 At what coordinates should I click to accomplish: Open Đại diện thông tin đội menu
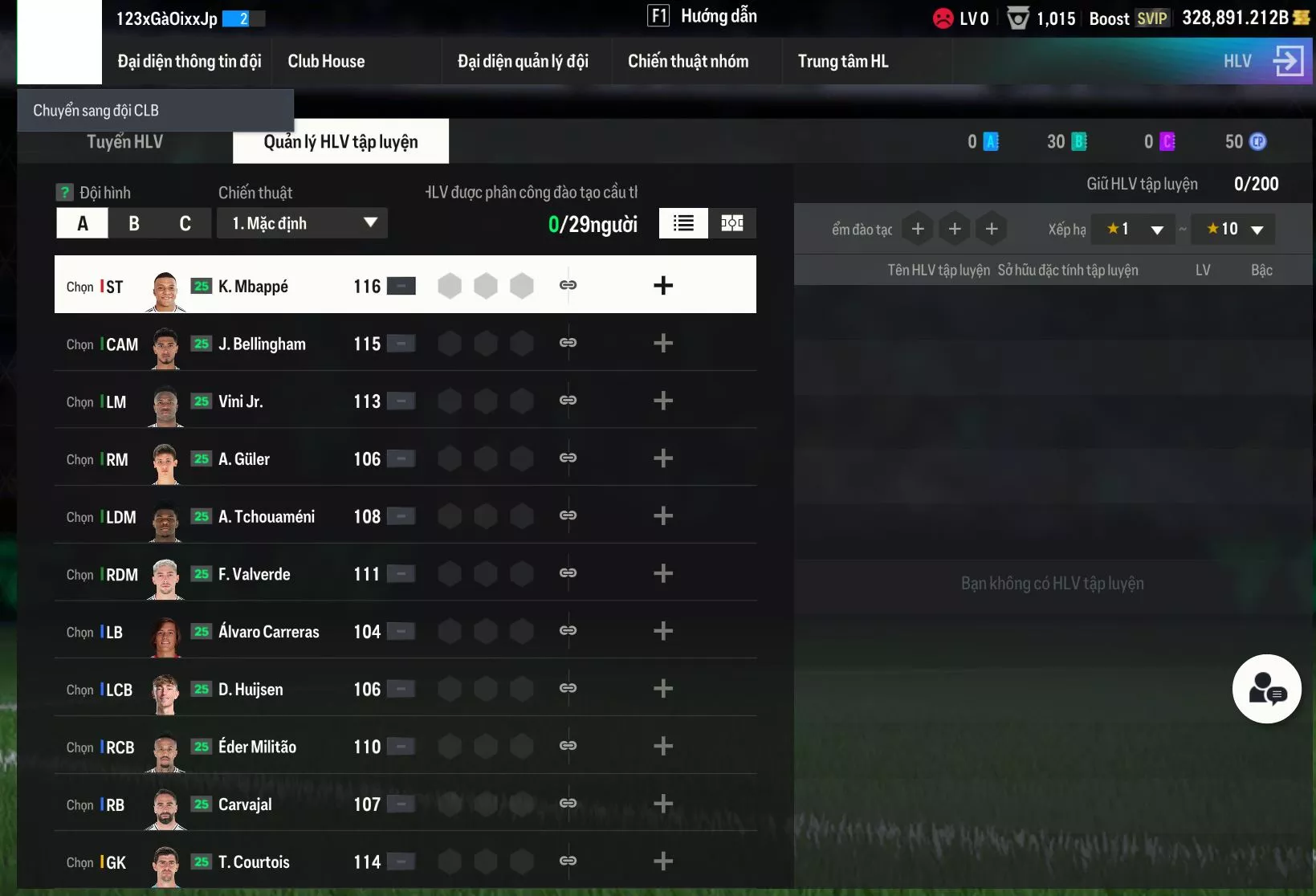pos(189,62)
